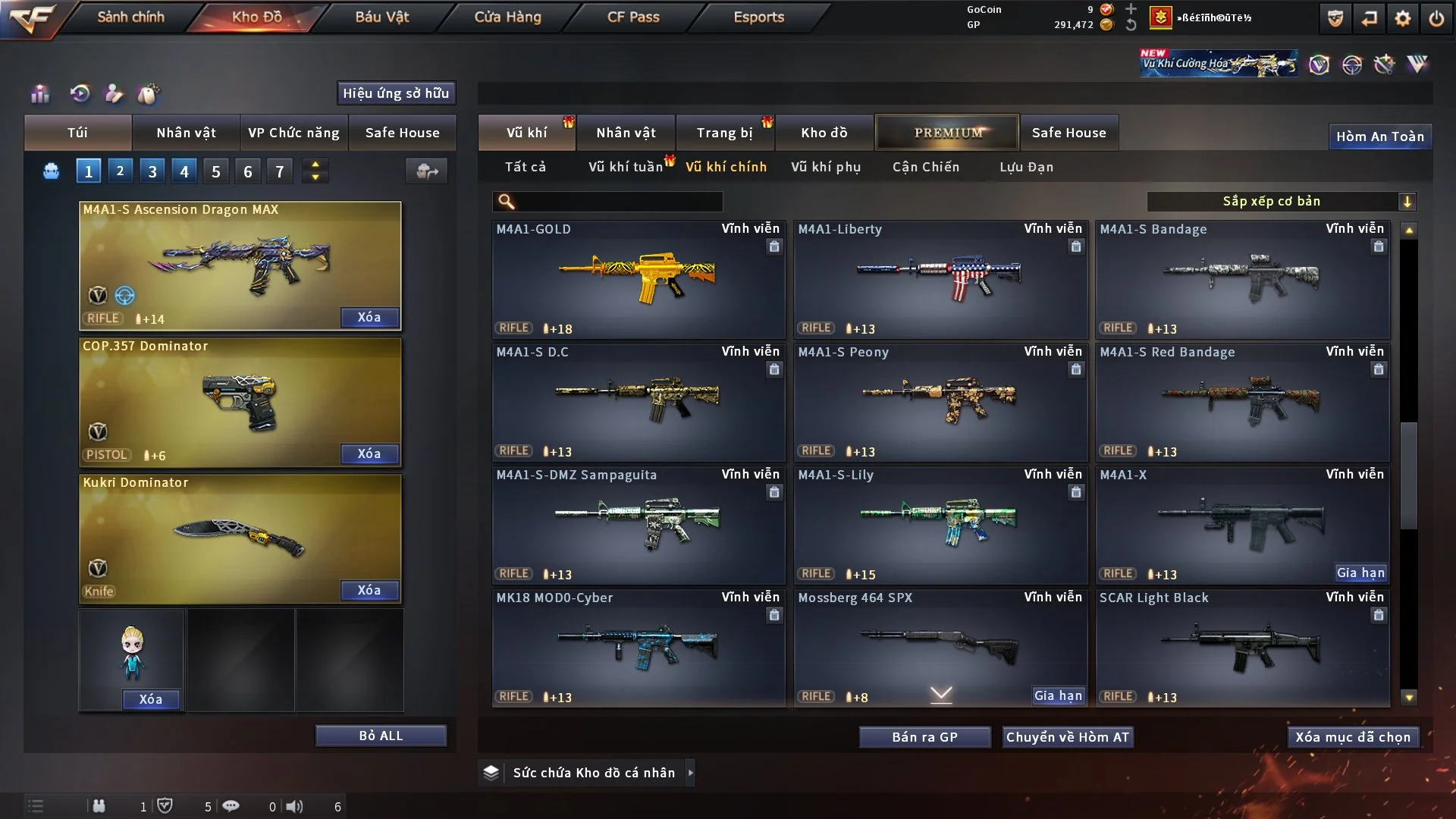Remove M4A1-S Ascension Dragon MAX with Xóa
The image size is (1456, 819).
(369, 317)
